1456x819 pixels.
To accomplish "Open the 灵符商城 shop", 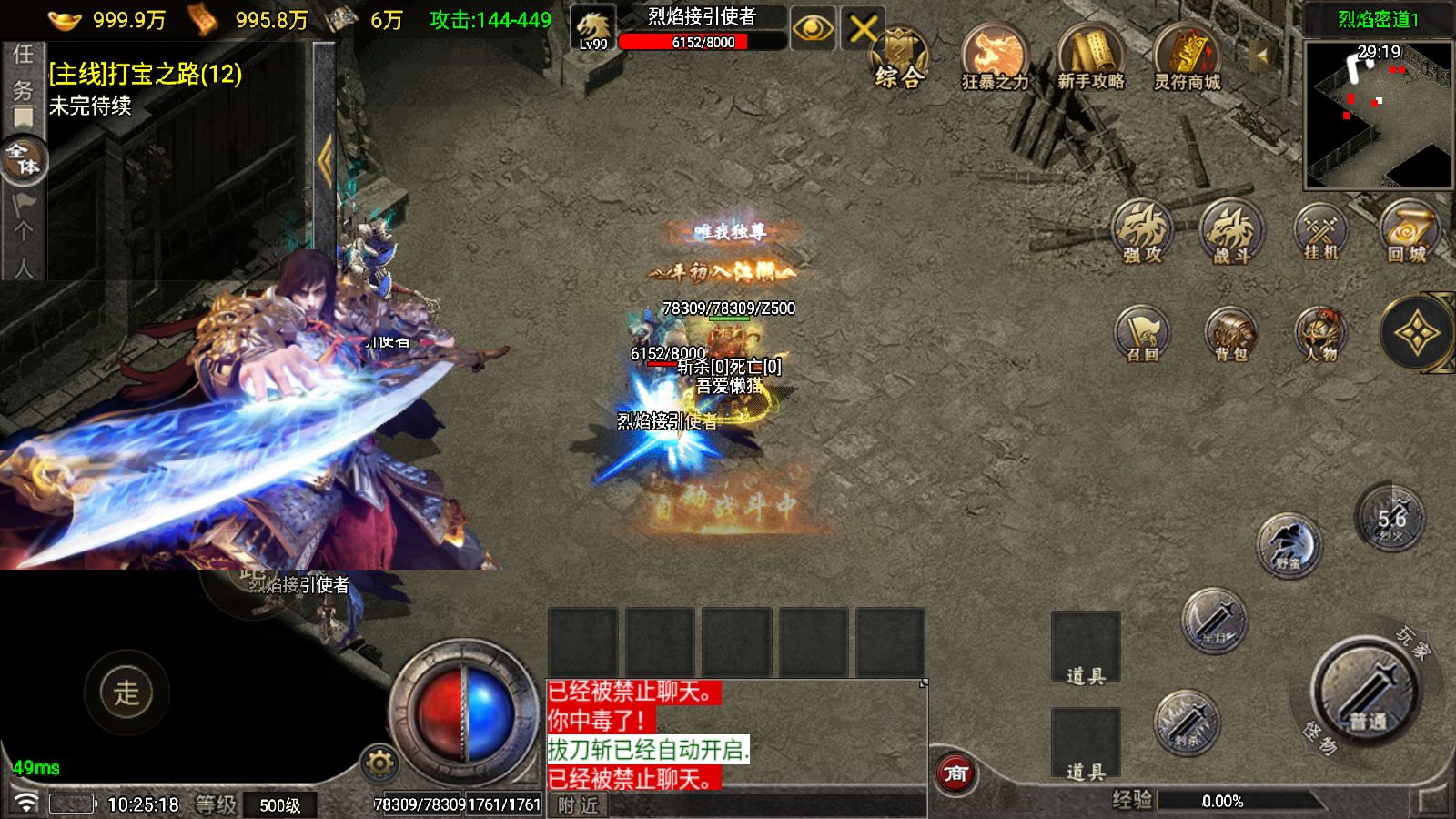I will pos(1187,57).
